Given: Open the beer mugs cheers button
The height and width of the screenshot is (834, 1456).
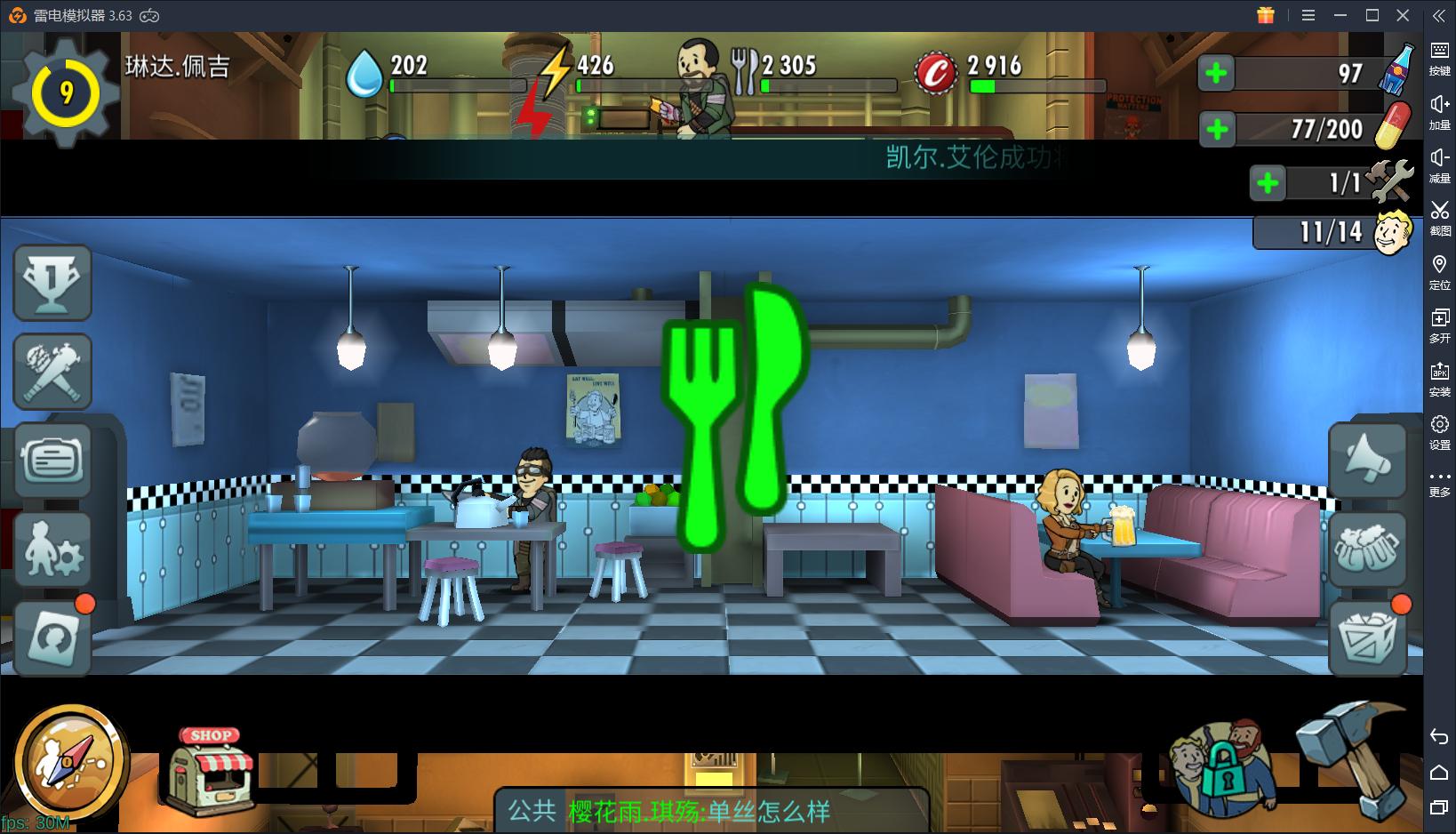Looking at the screenshot, I should [x=1368, y=549].
